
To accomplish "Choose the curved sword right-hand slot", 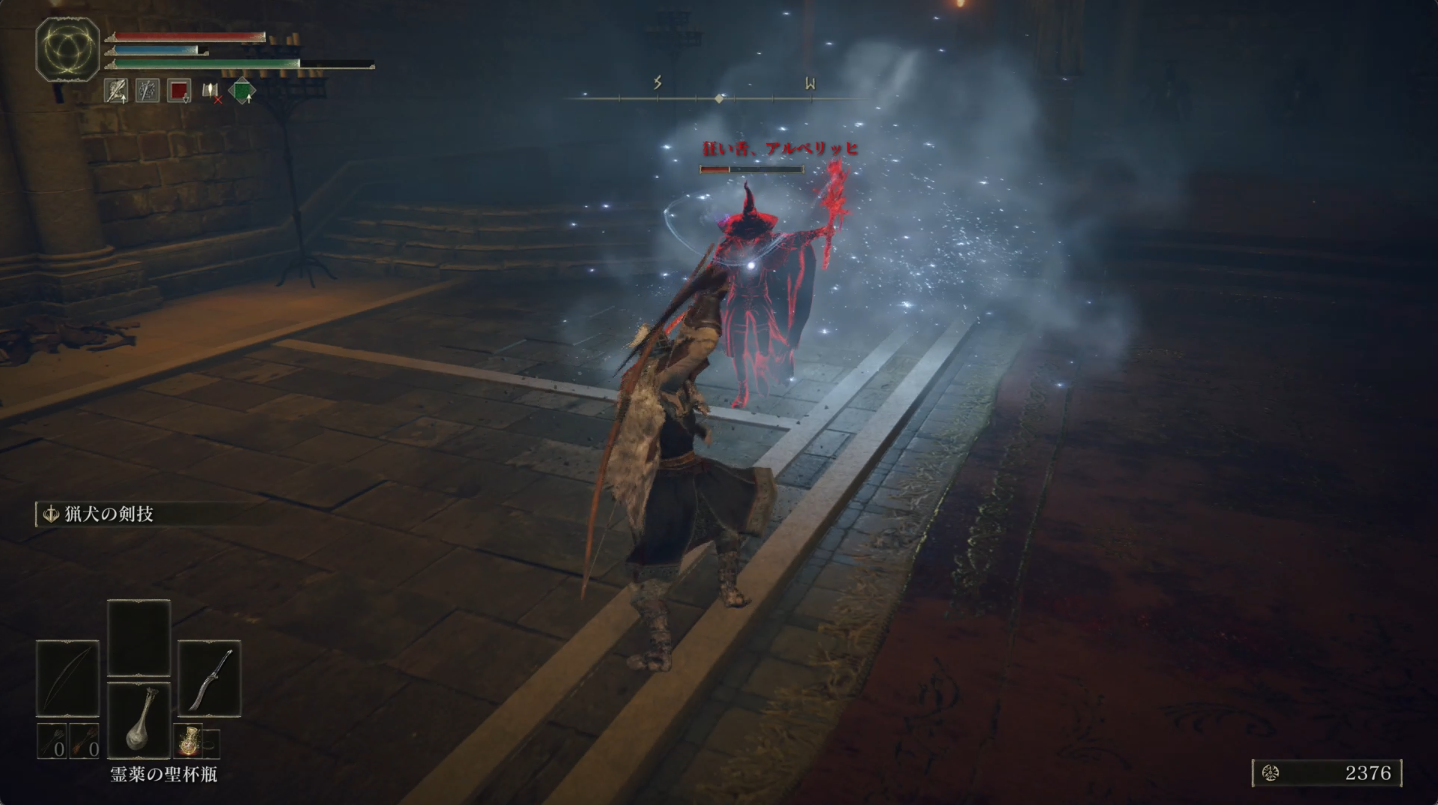I will click(209, 678).
